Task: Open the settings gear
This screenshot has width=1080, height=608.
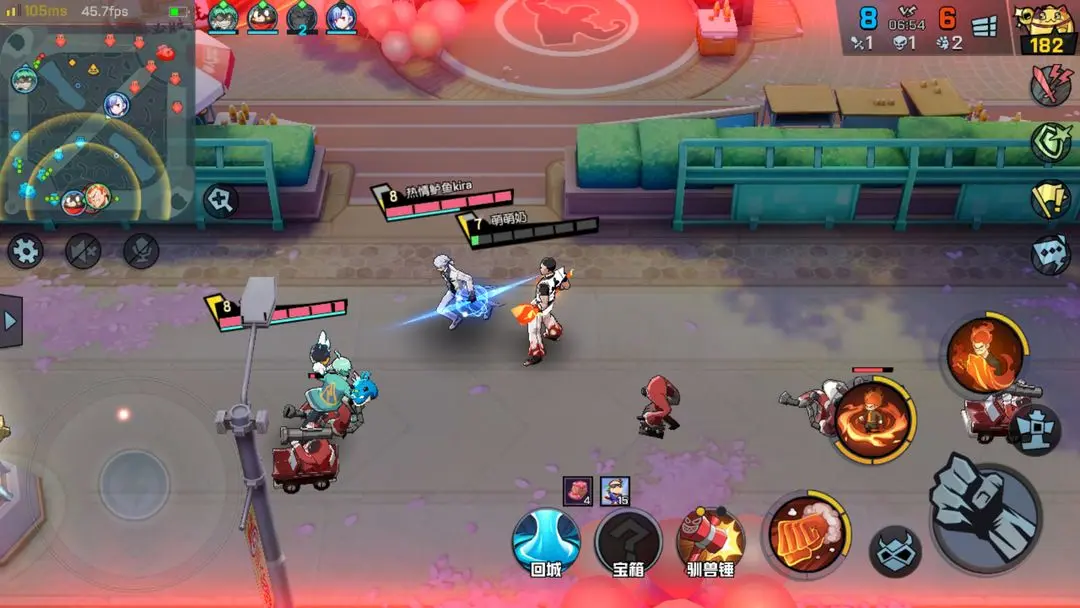Action: tap(25, 251)
